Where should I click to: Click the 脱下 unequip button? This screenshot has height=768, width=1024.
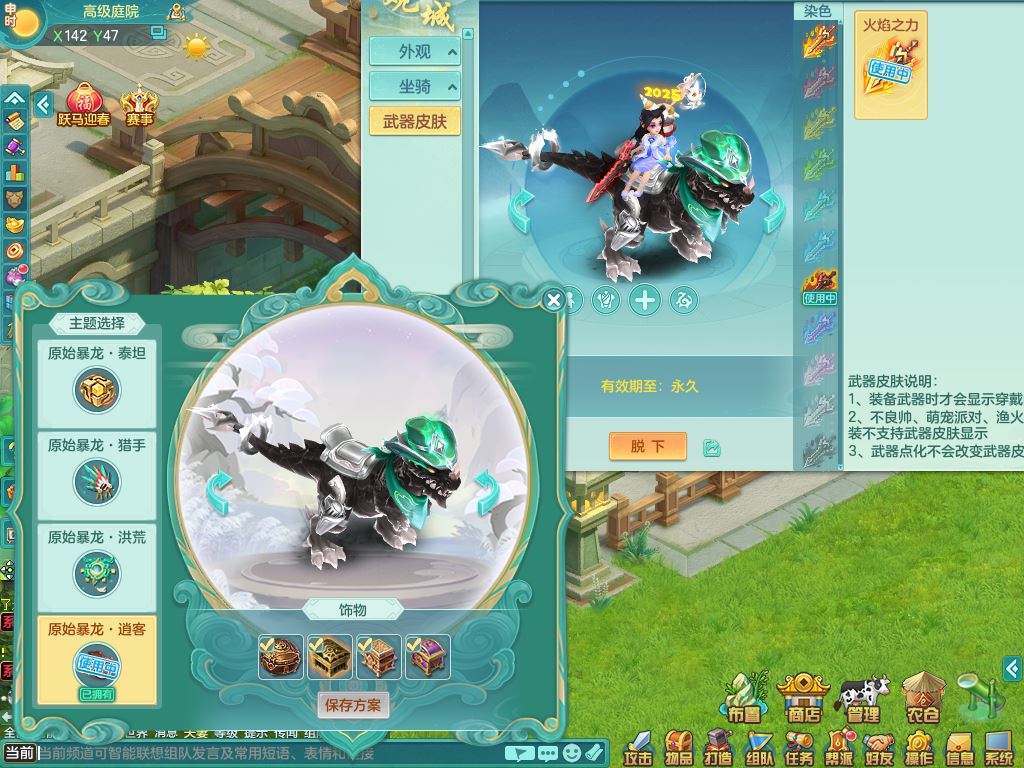[x=647, y=446]
